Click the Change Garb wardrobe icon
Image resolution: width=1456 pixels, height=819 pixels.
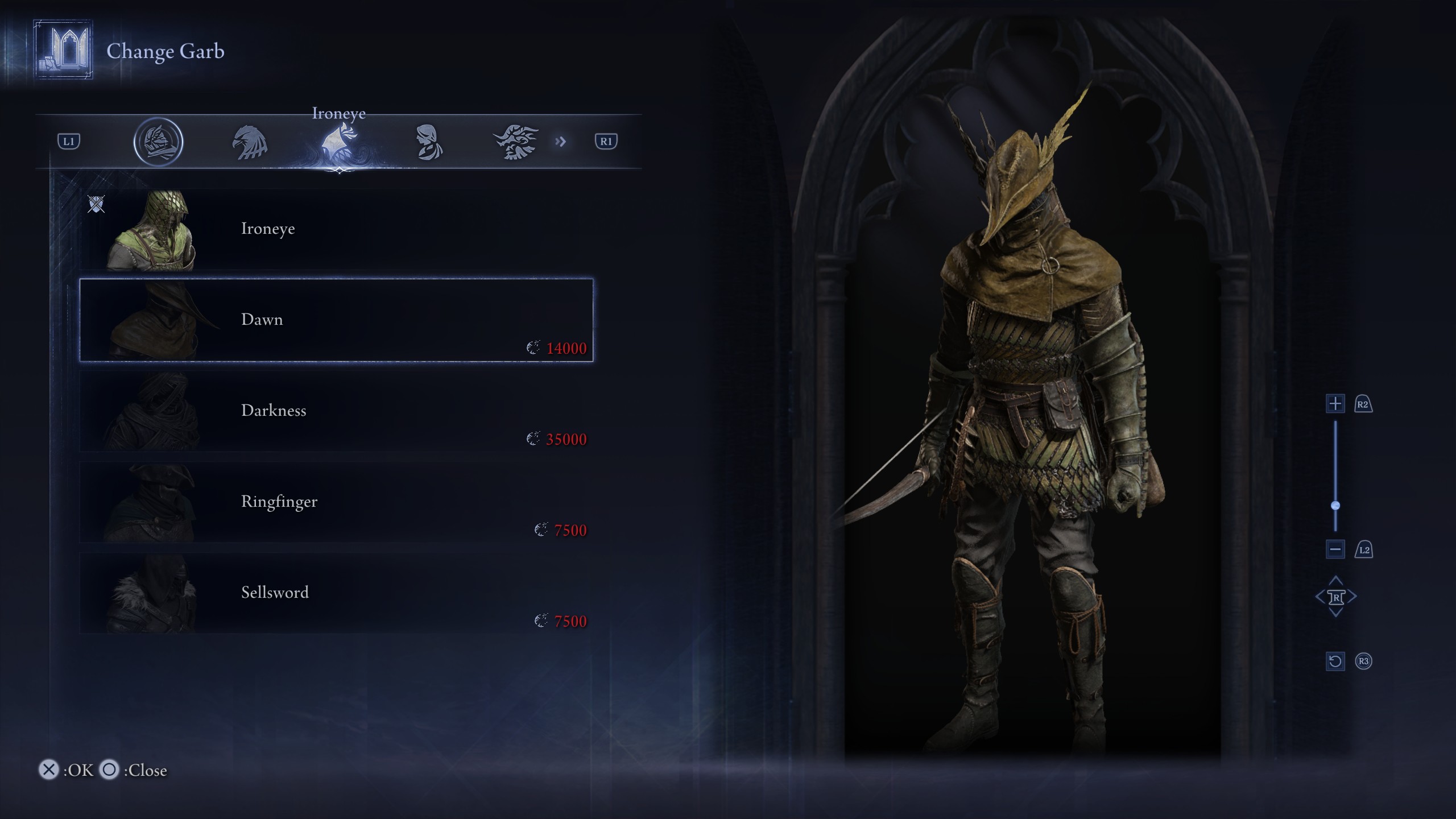63,50
